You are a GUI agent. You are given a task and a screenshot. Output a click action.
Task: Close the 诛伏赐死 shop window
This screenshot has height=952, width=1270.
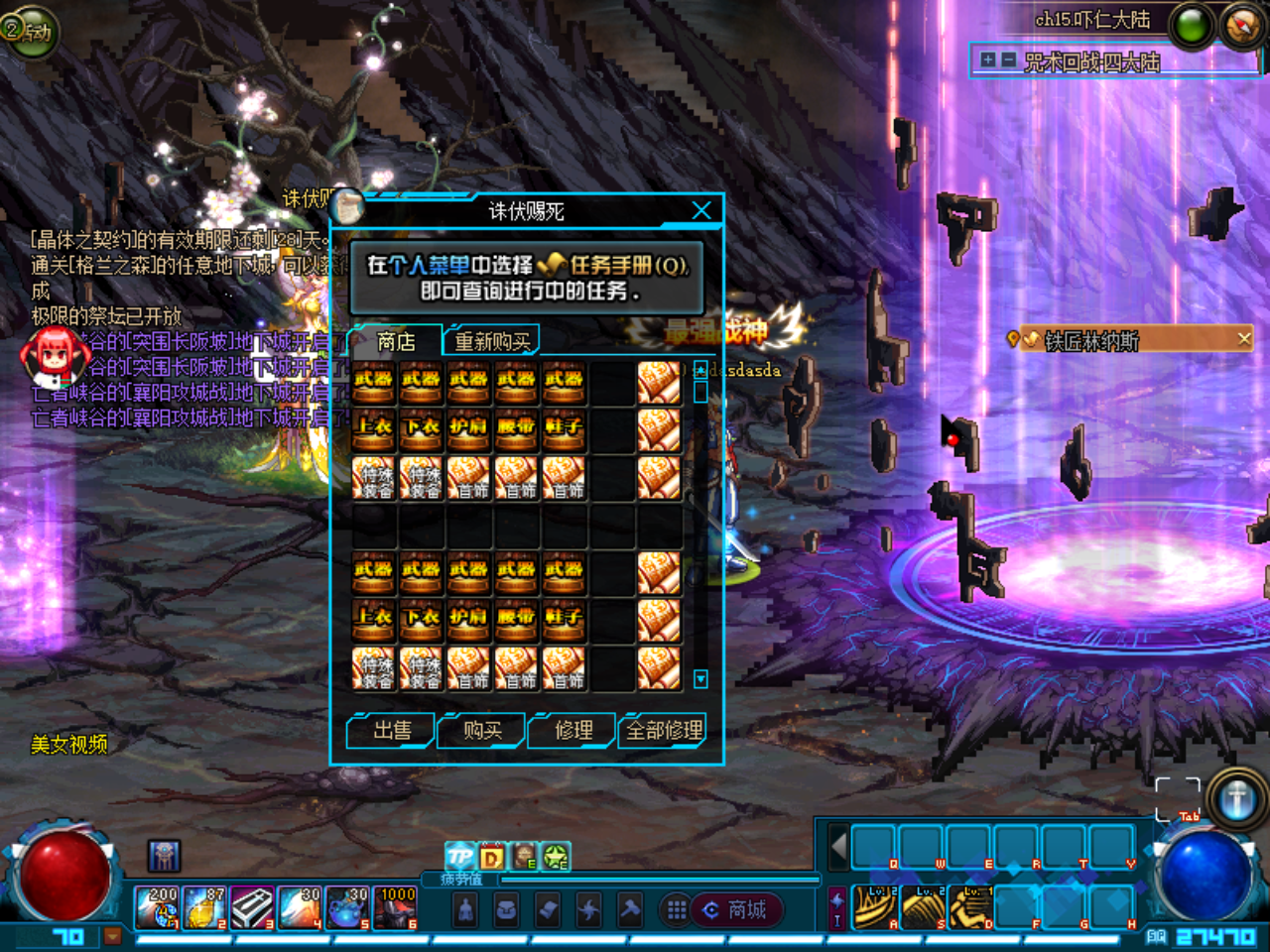(701, 210)
